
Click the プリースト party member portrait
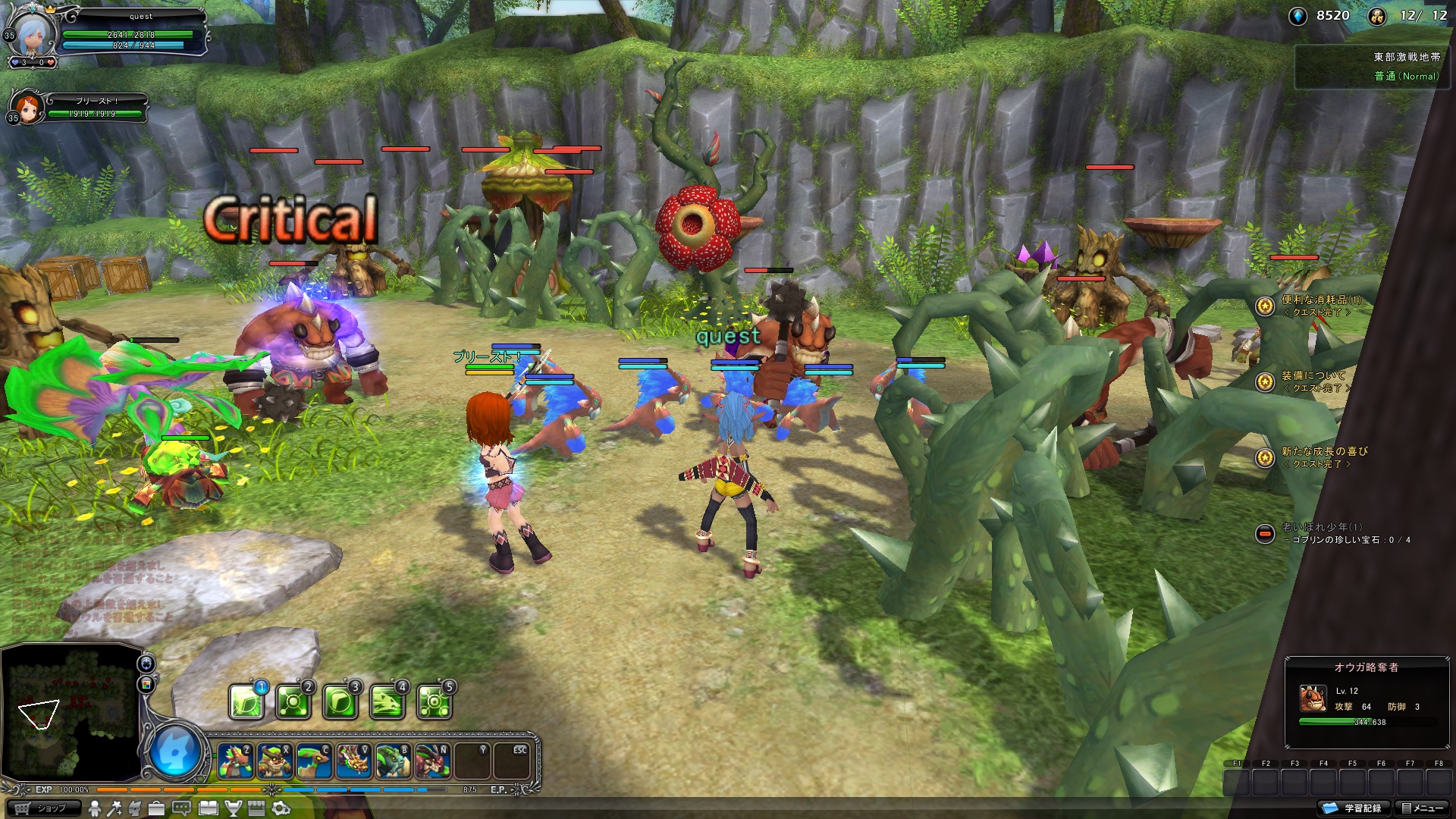[27, 108]
